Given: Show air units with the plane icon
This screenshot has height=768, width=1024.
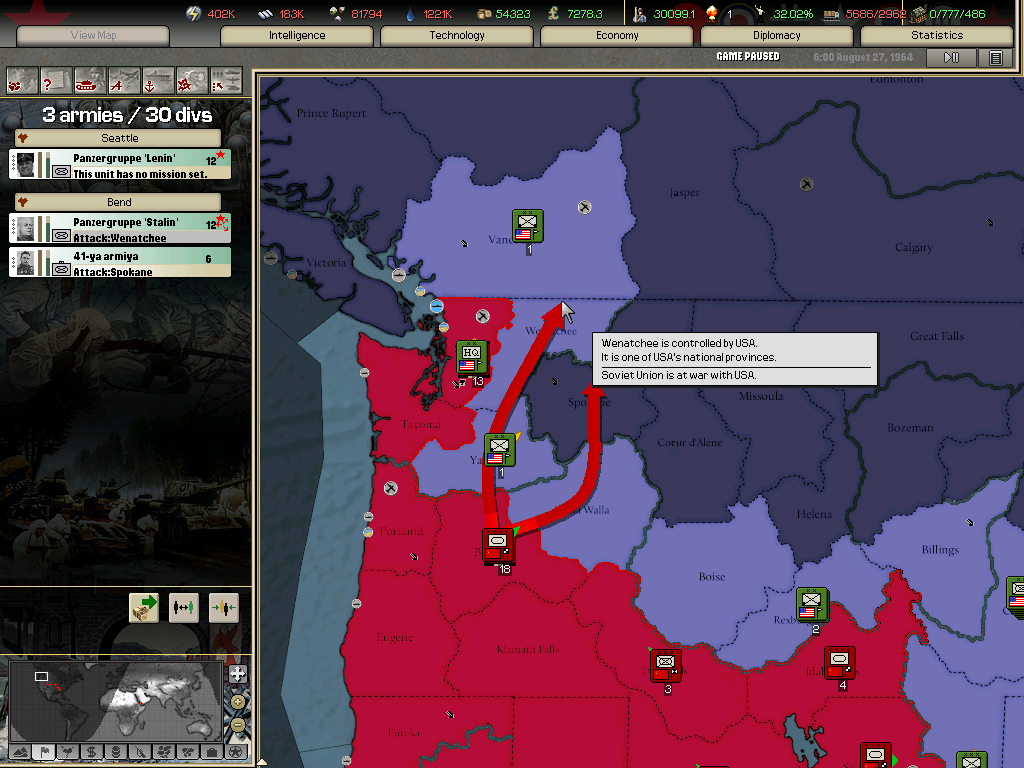Looking at the screenshot, I should point(124,80).
